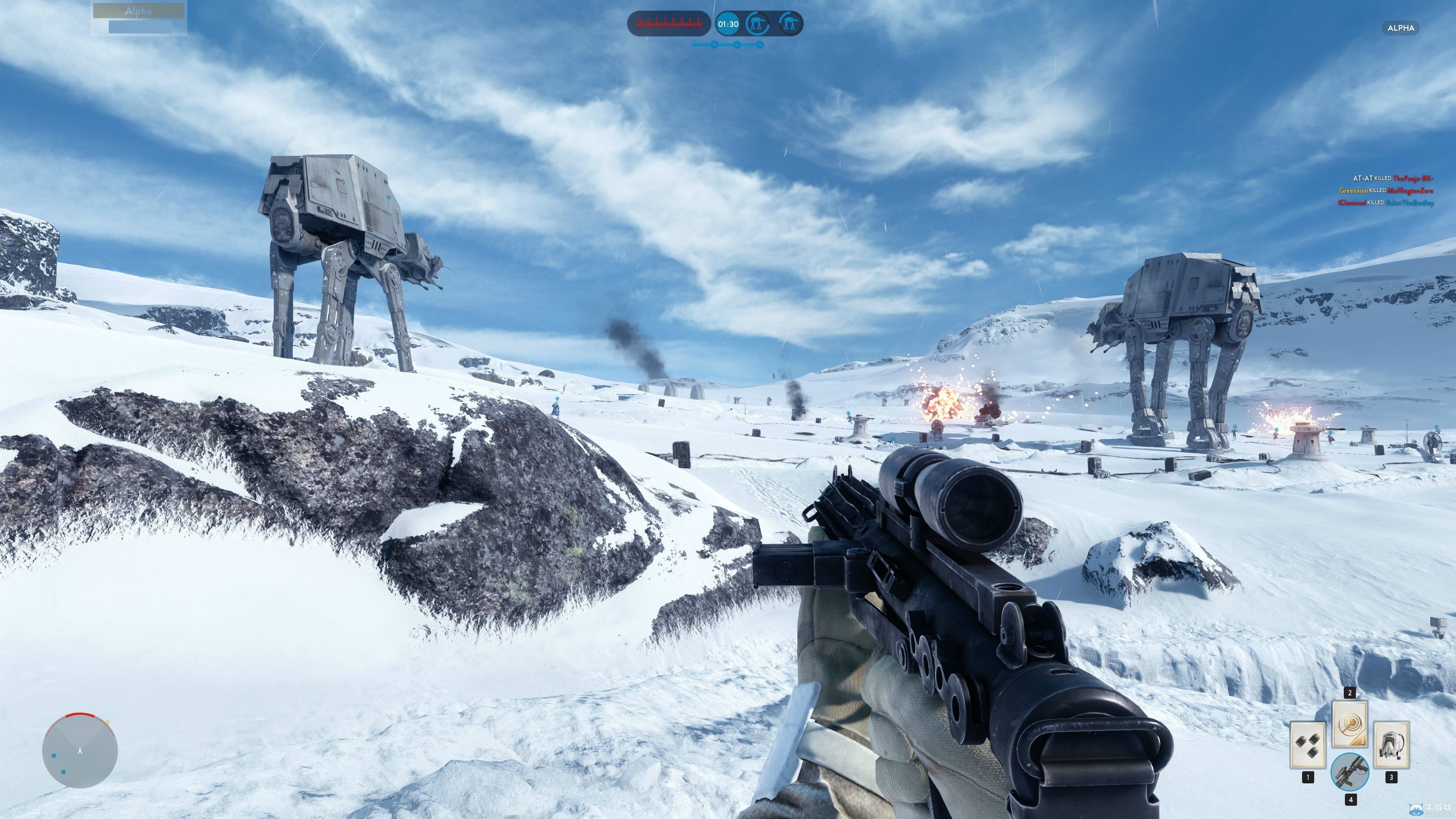Click the circular radar minimap

(80, 751)
